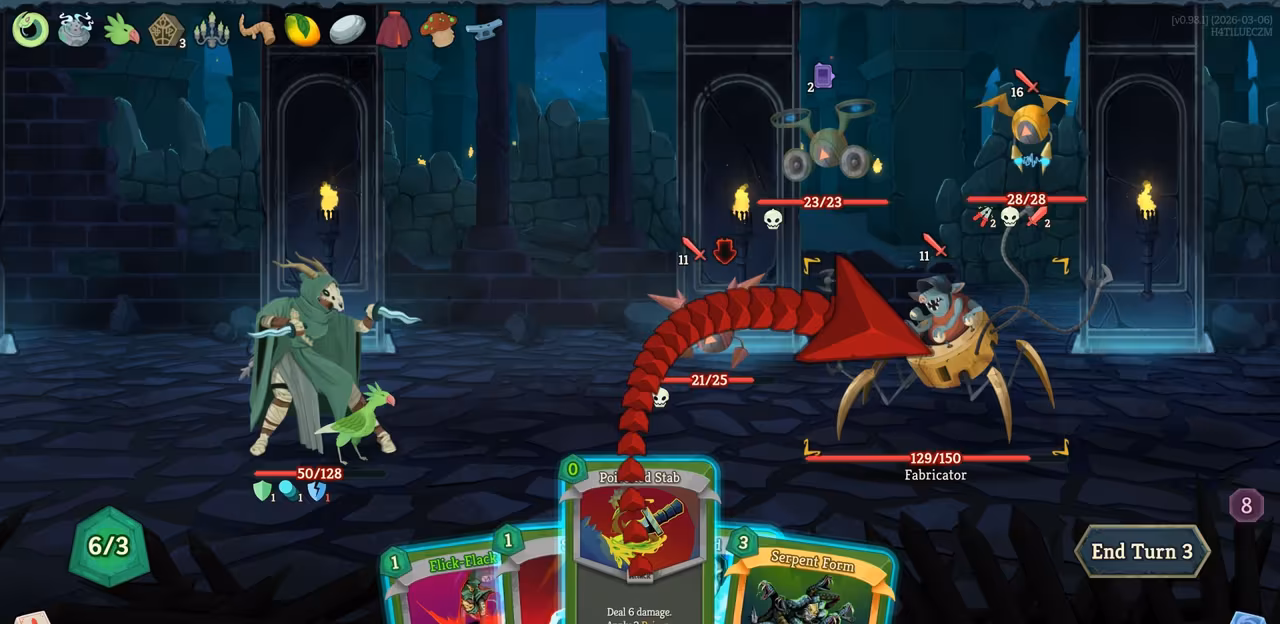Viewport: 1280px width, 624px height.
Task: View the ginger root relic
Action: [x=256, y=29]
